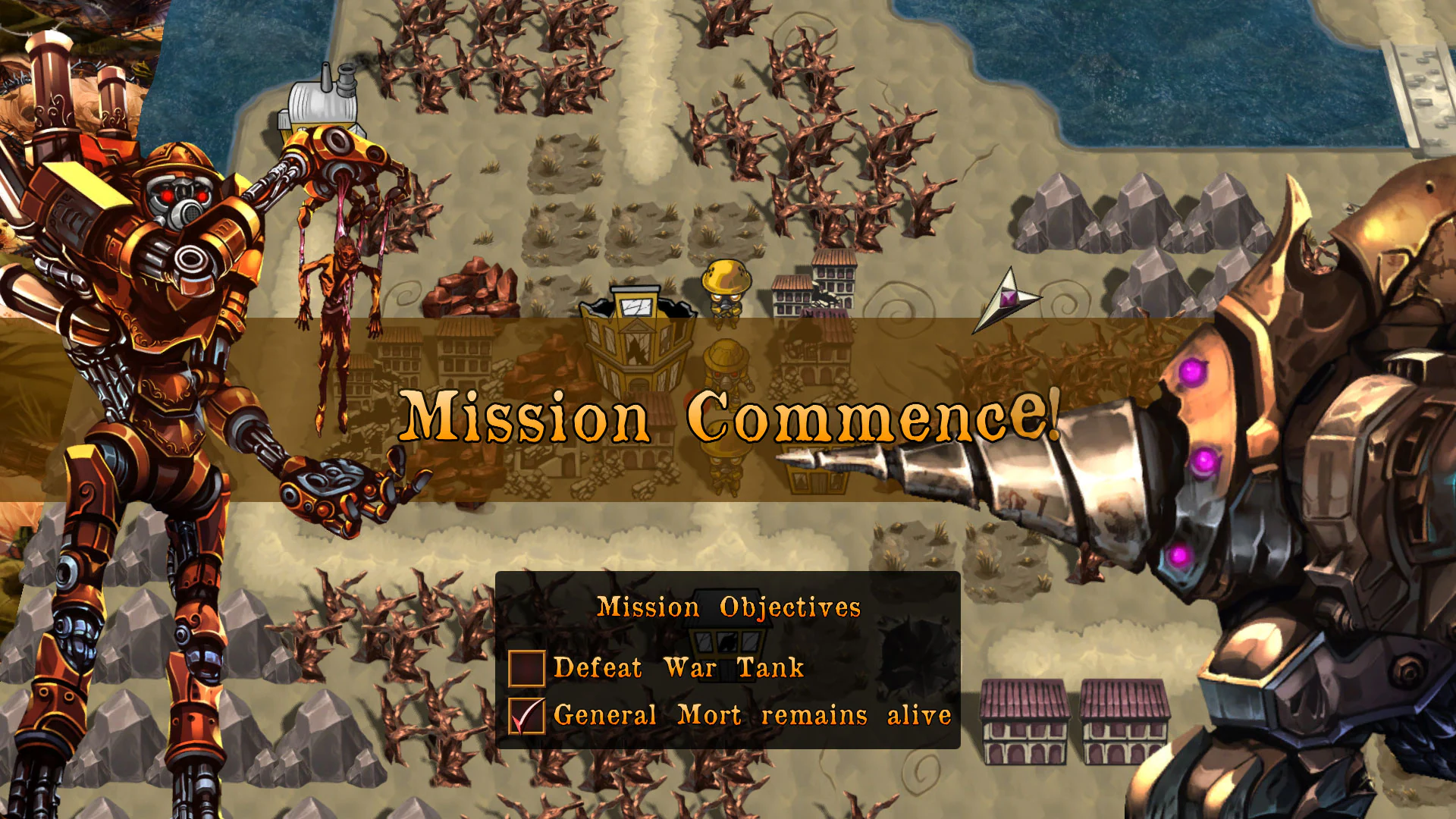This screenshot has width=1456, height=819.
Task: Click the General Mort remains alive label
Action: (751, 714)
